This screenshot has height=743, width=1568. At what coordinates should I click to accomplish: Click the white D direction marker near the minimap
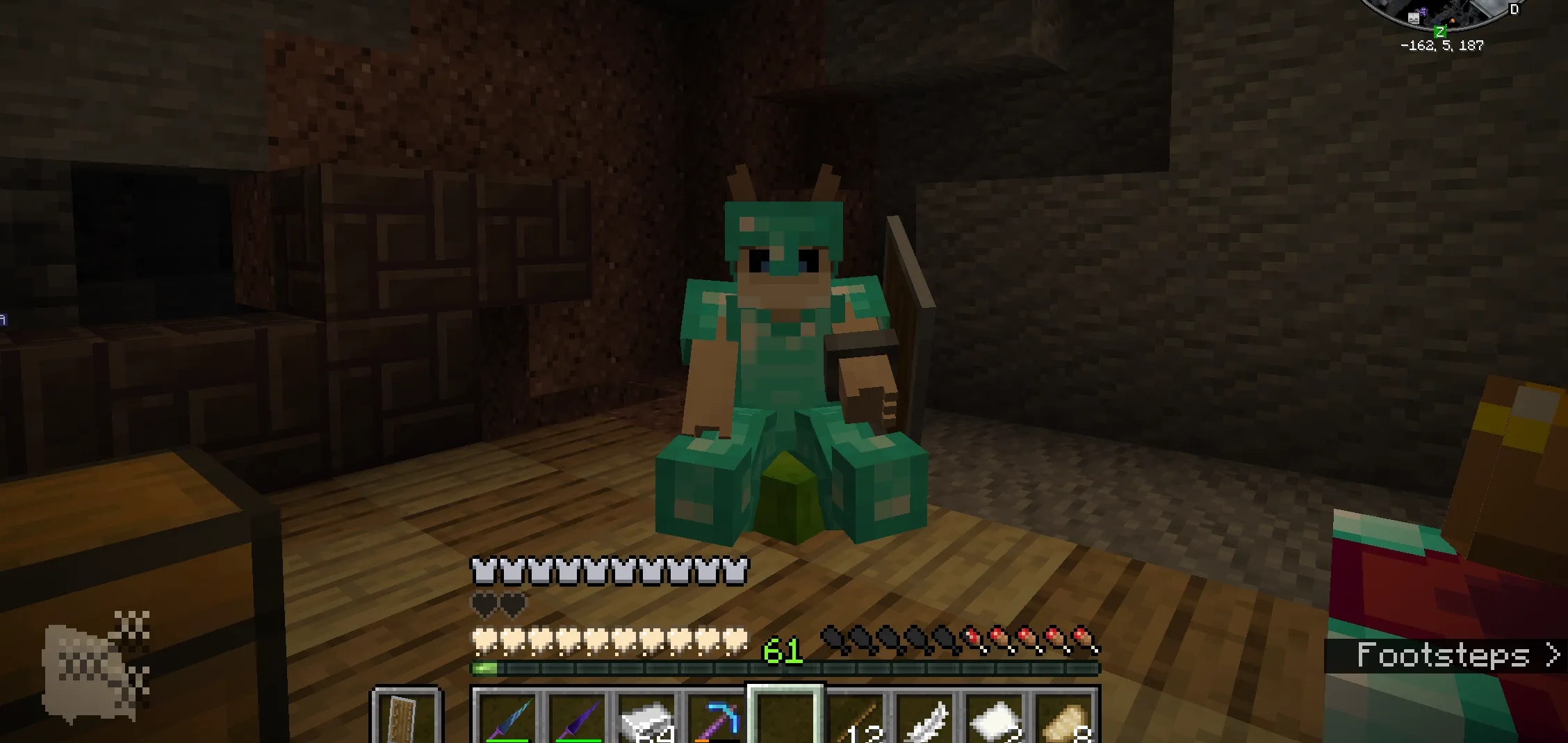1514,9
